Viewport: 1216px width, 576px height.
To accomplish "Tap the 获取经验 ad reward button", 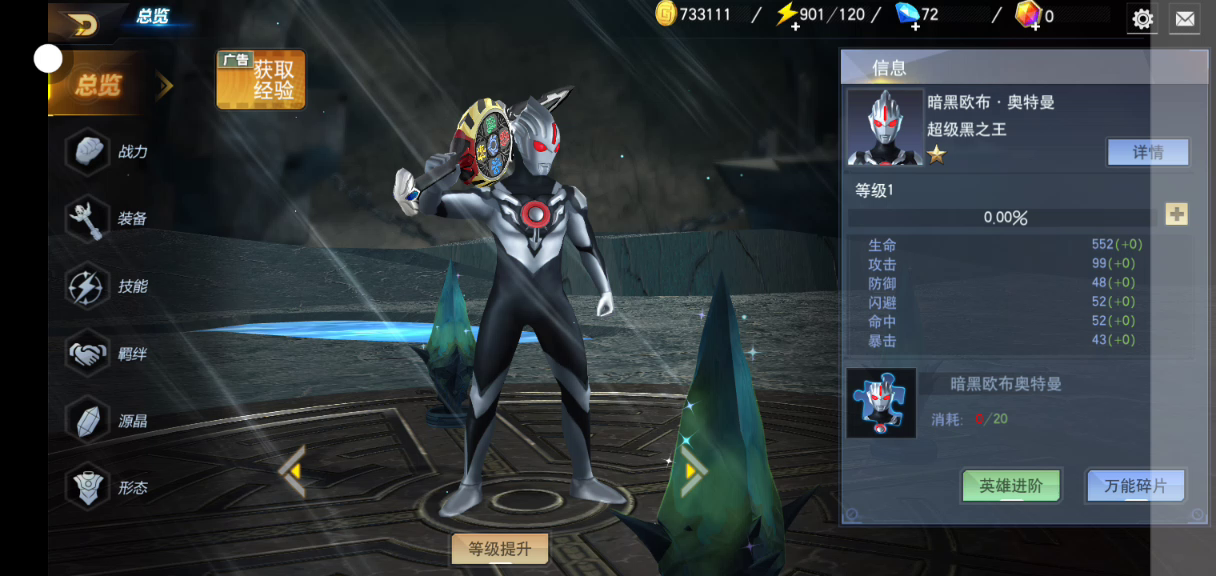I will [261, 80].
